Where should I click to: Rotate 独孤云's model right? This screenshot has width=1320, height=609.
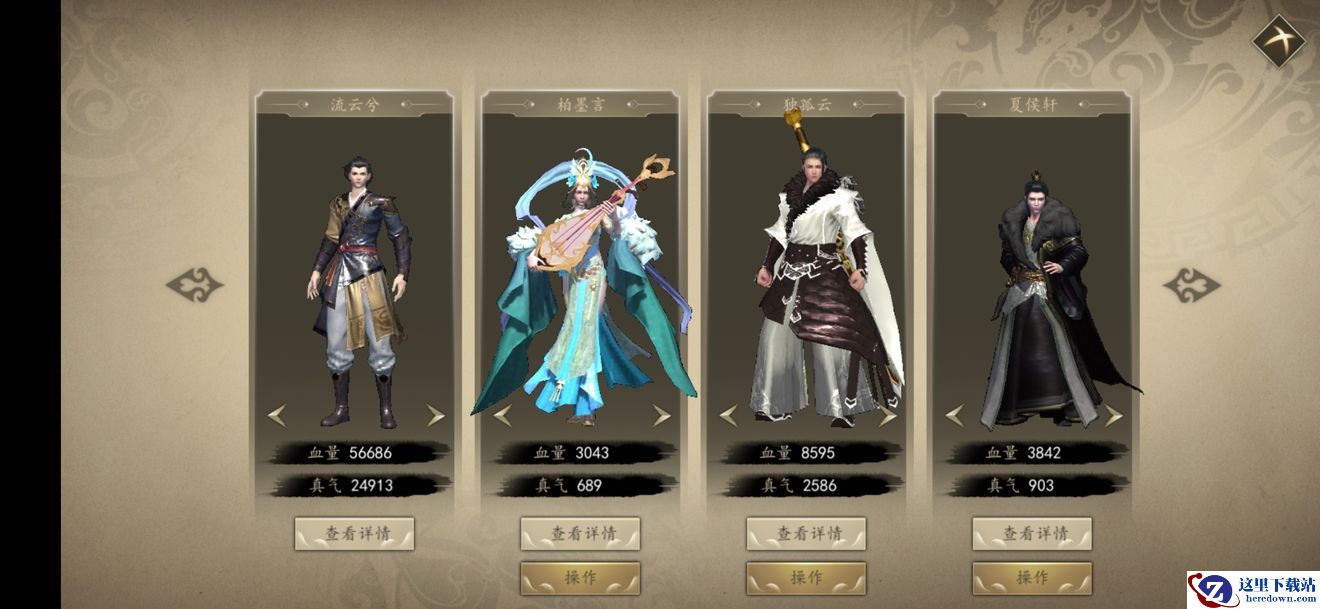887,415
